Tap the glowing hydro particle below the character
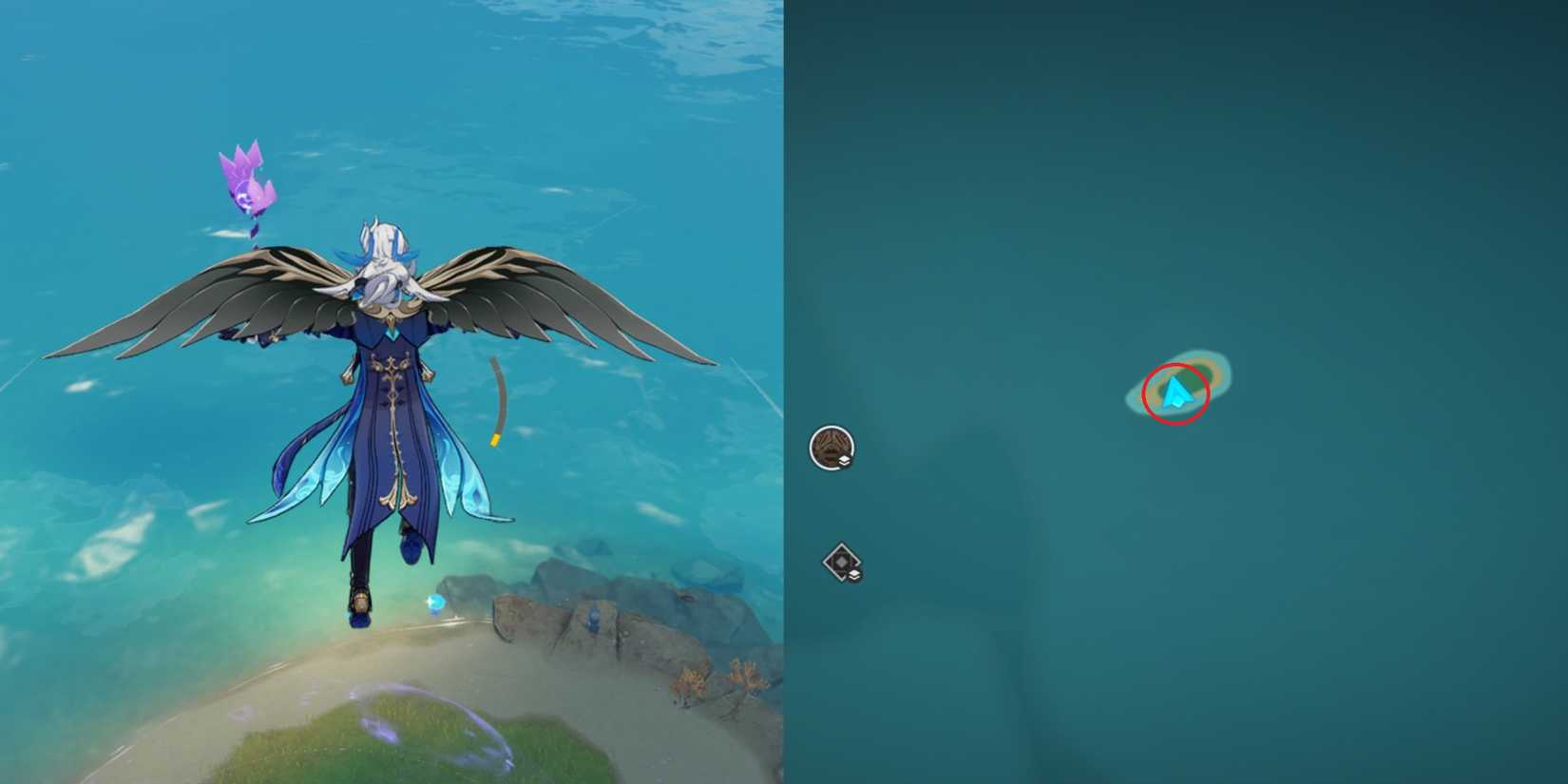 coord(433,601)
